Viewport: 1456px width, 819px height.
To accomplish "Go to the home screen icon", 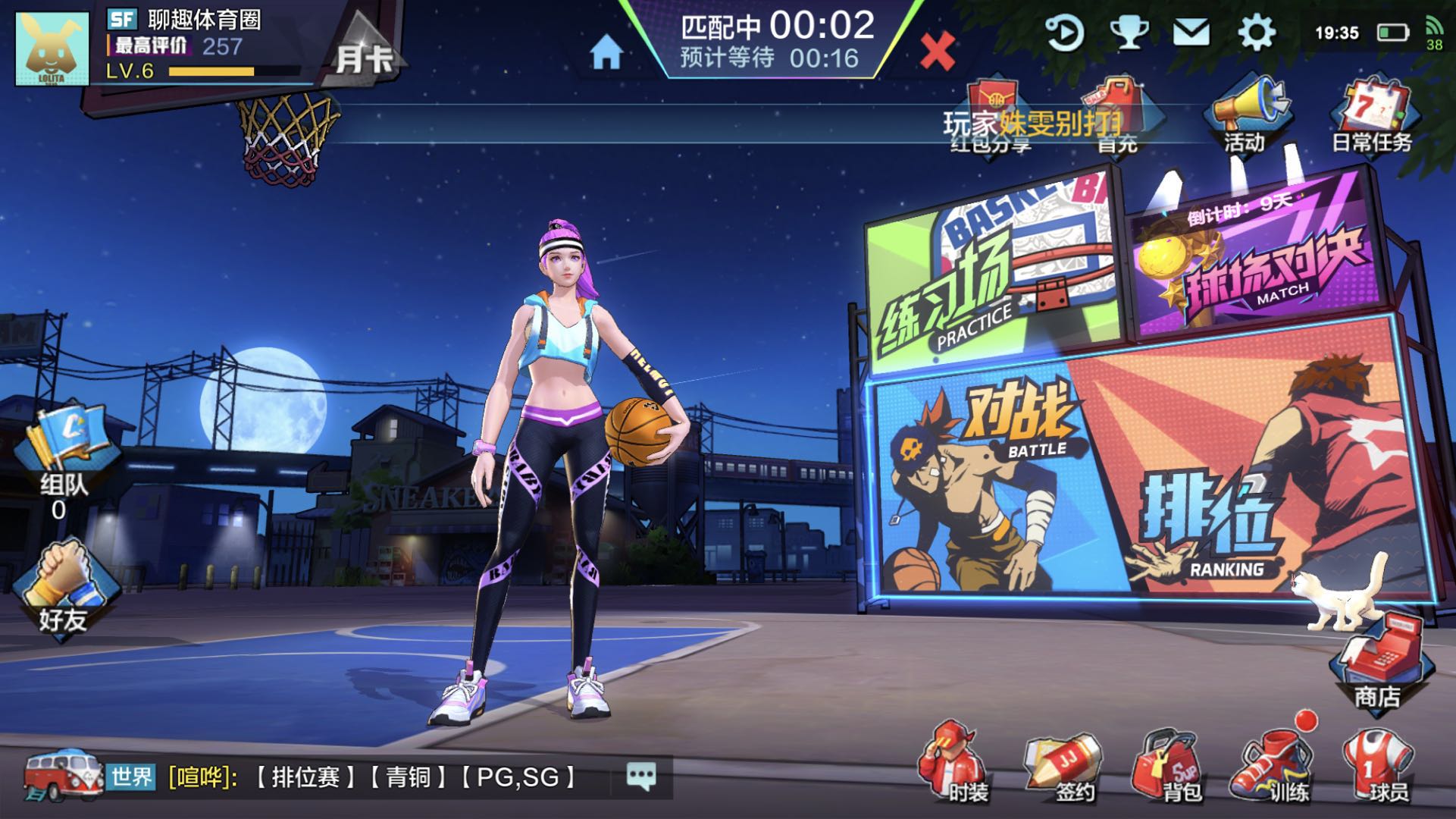I will tap(606, 53).
